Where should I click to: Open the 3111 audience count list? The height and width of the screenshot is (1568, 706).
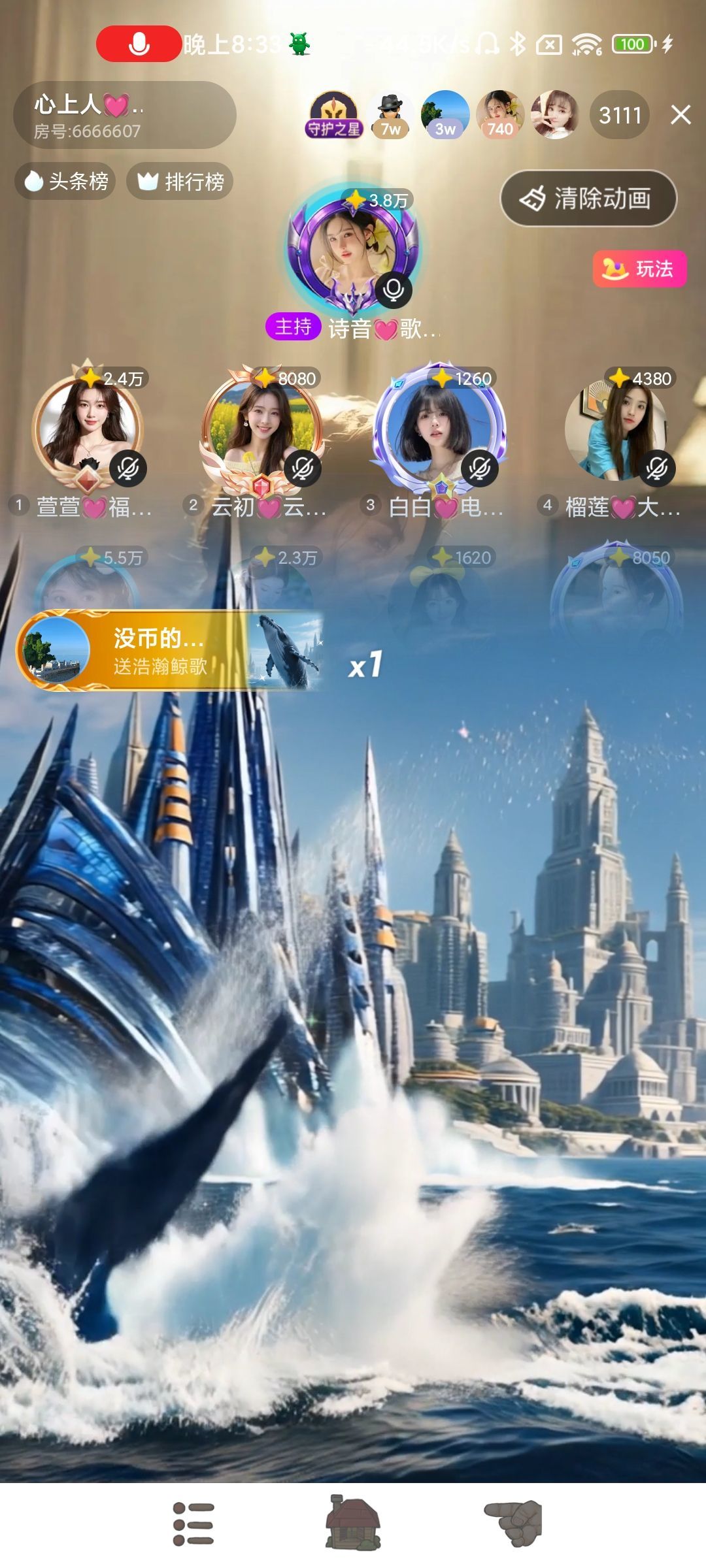coord(620,115)
